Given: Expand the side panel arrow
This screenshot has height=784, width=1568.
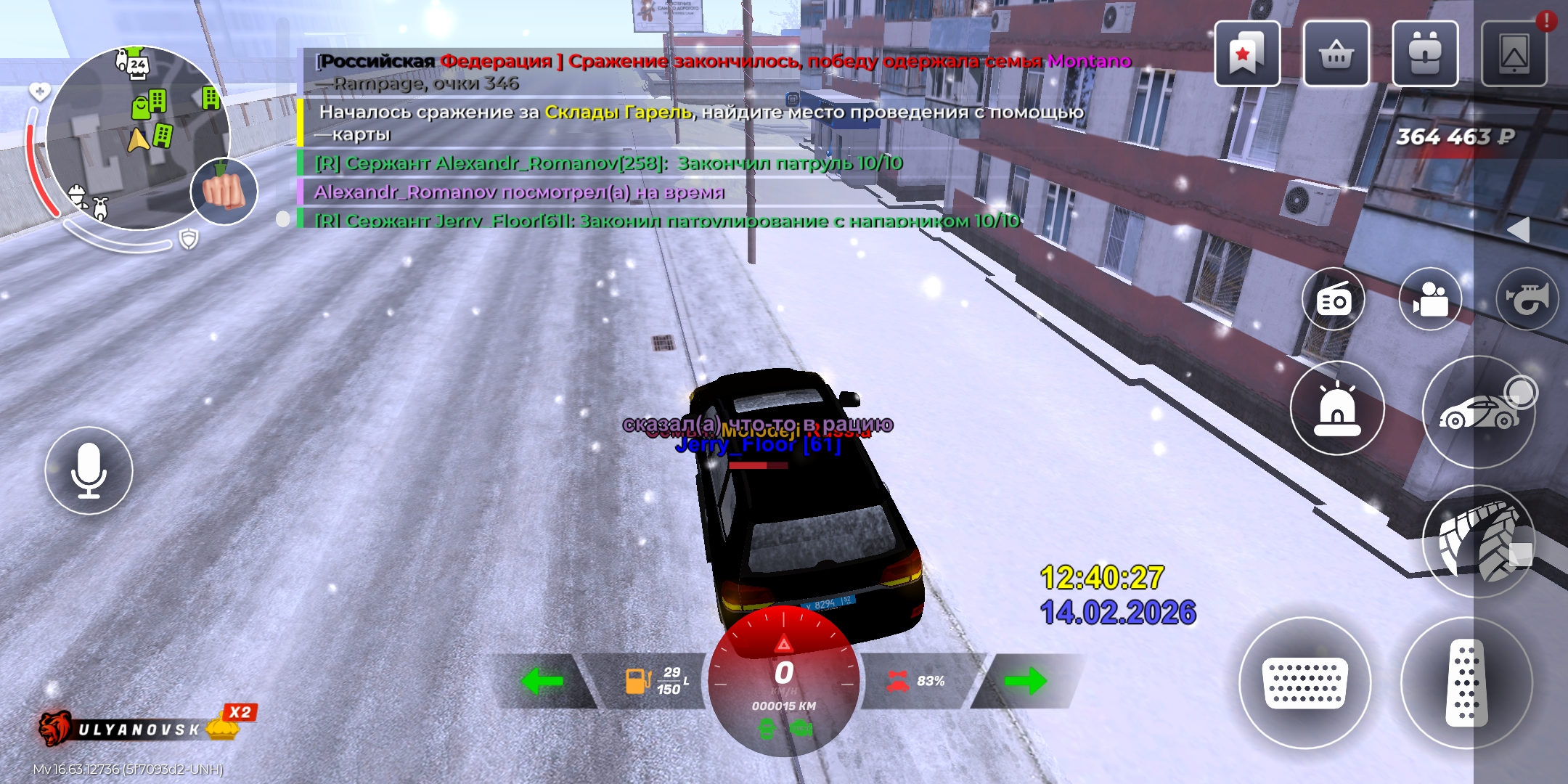Looking at the screenshot, I should tap(1519, 230).
